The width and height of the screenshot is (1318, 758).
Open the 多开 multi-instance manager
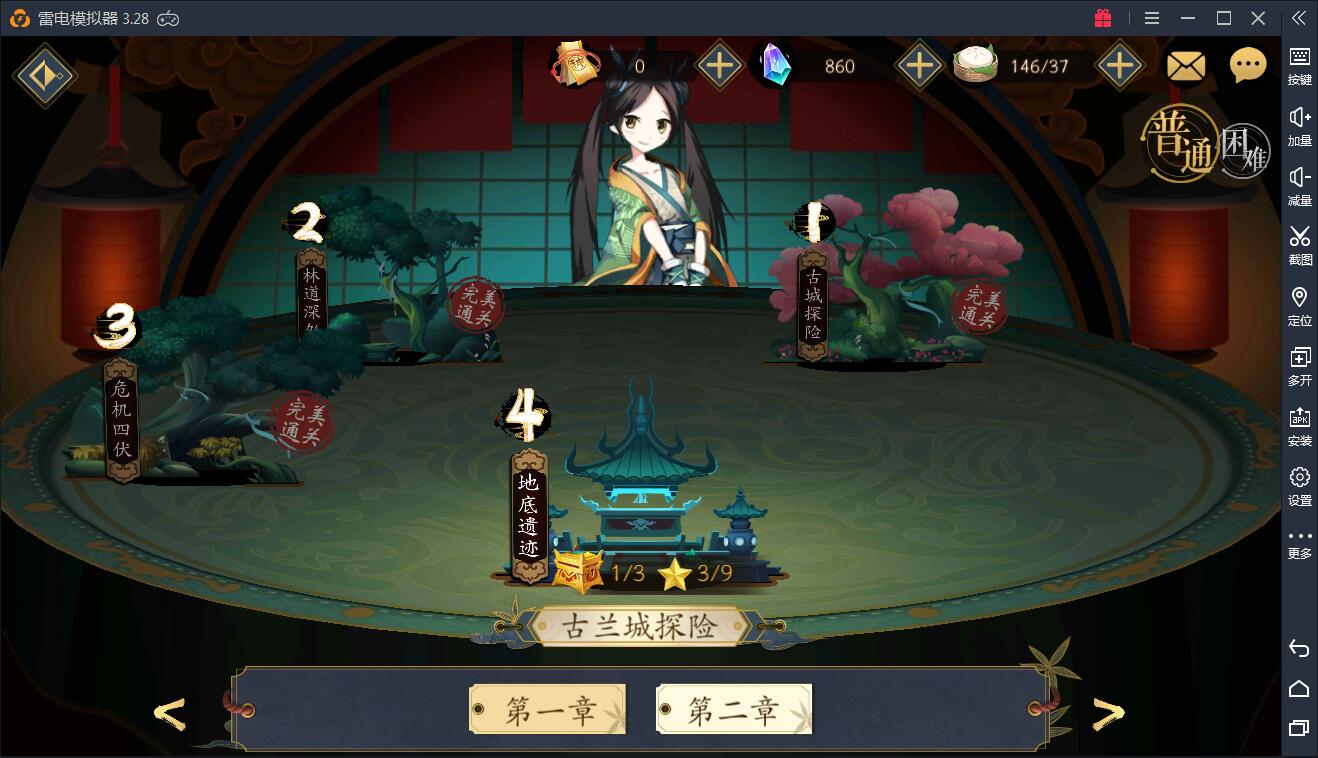(1299, 363)
